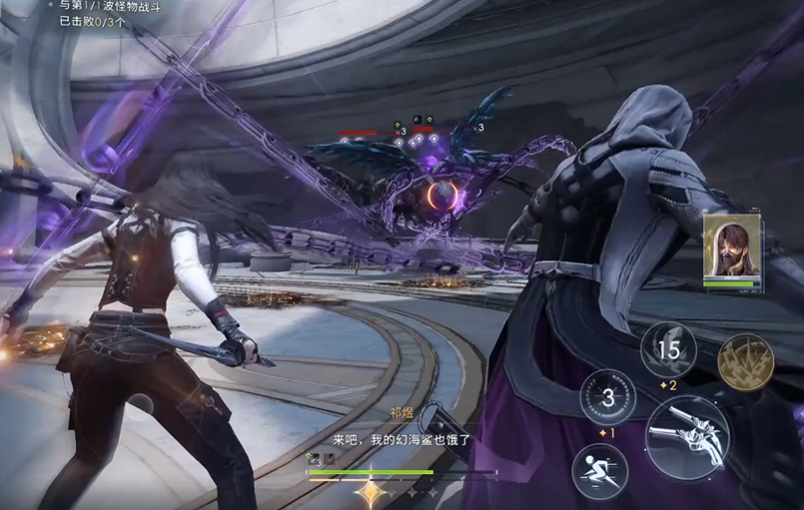
Task: Trigger the skill showing cooldown 15
Action: click(x=668, y=350)
